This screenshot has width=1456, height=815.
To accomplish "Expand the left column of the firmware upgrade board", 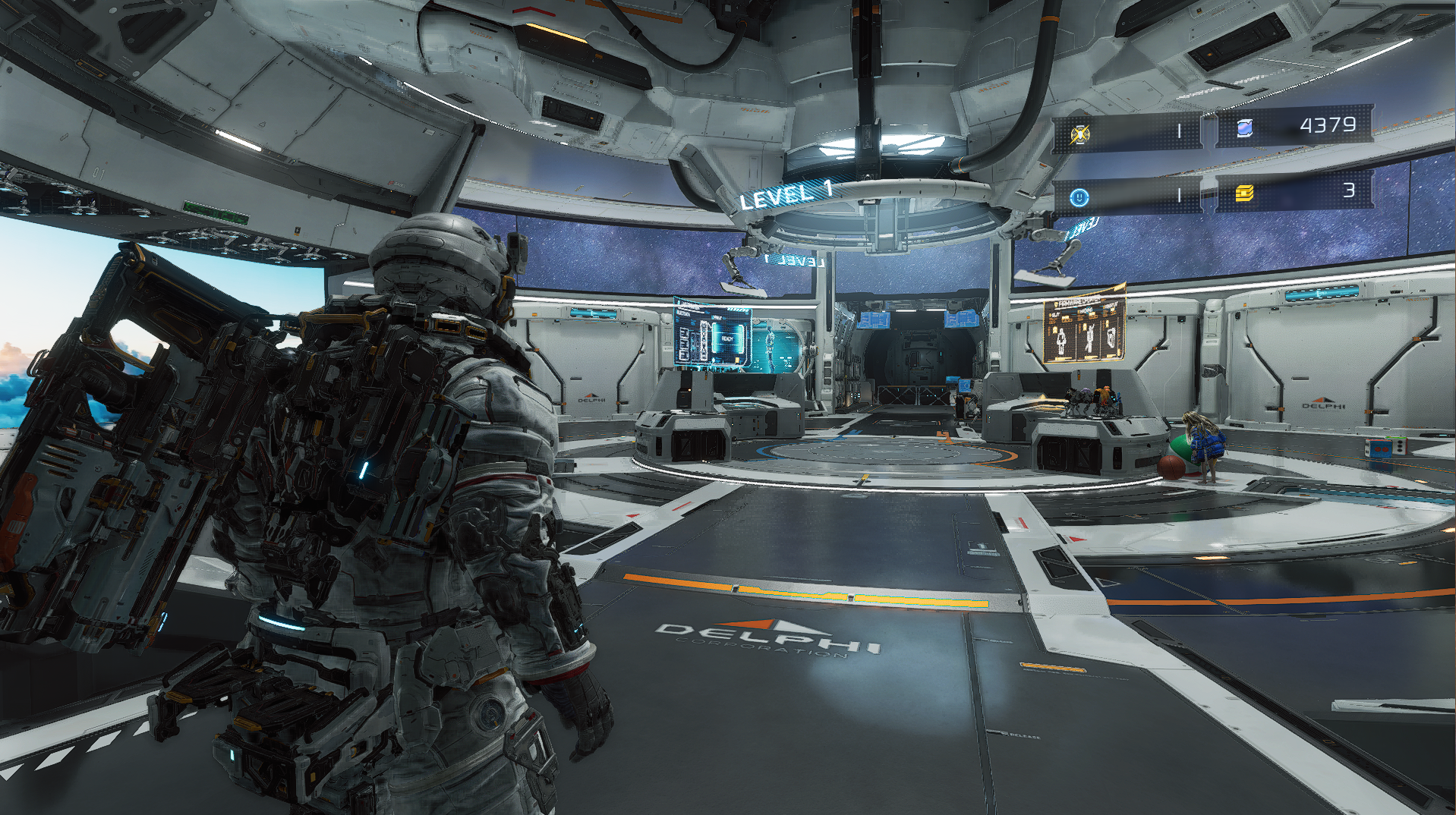I will [1061, 341].
